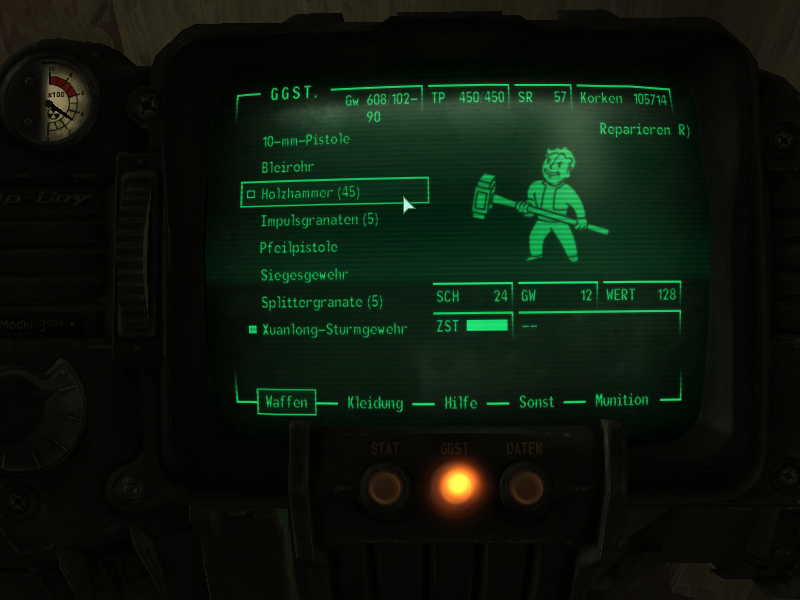Select the Xuanlong-Sturmgewehr entry

click(333, 329)
